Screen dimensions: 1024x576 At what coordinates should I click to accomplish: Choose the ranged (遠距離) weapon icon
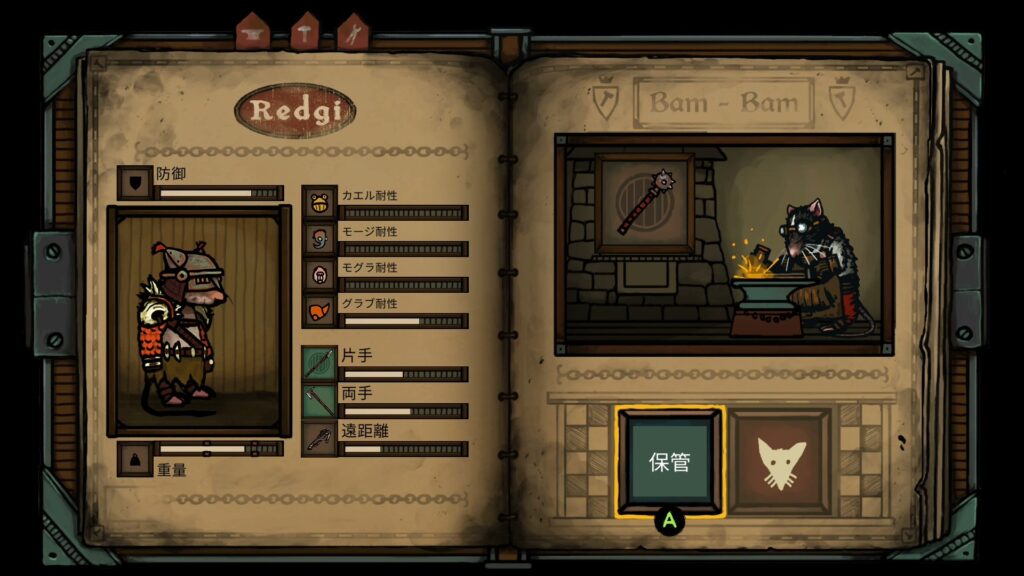319,439
